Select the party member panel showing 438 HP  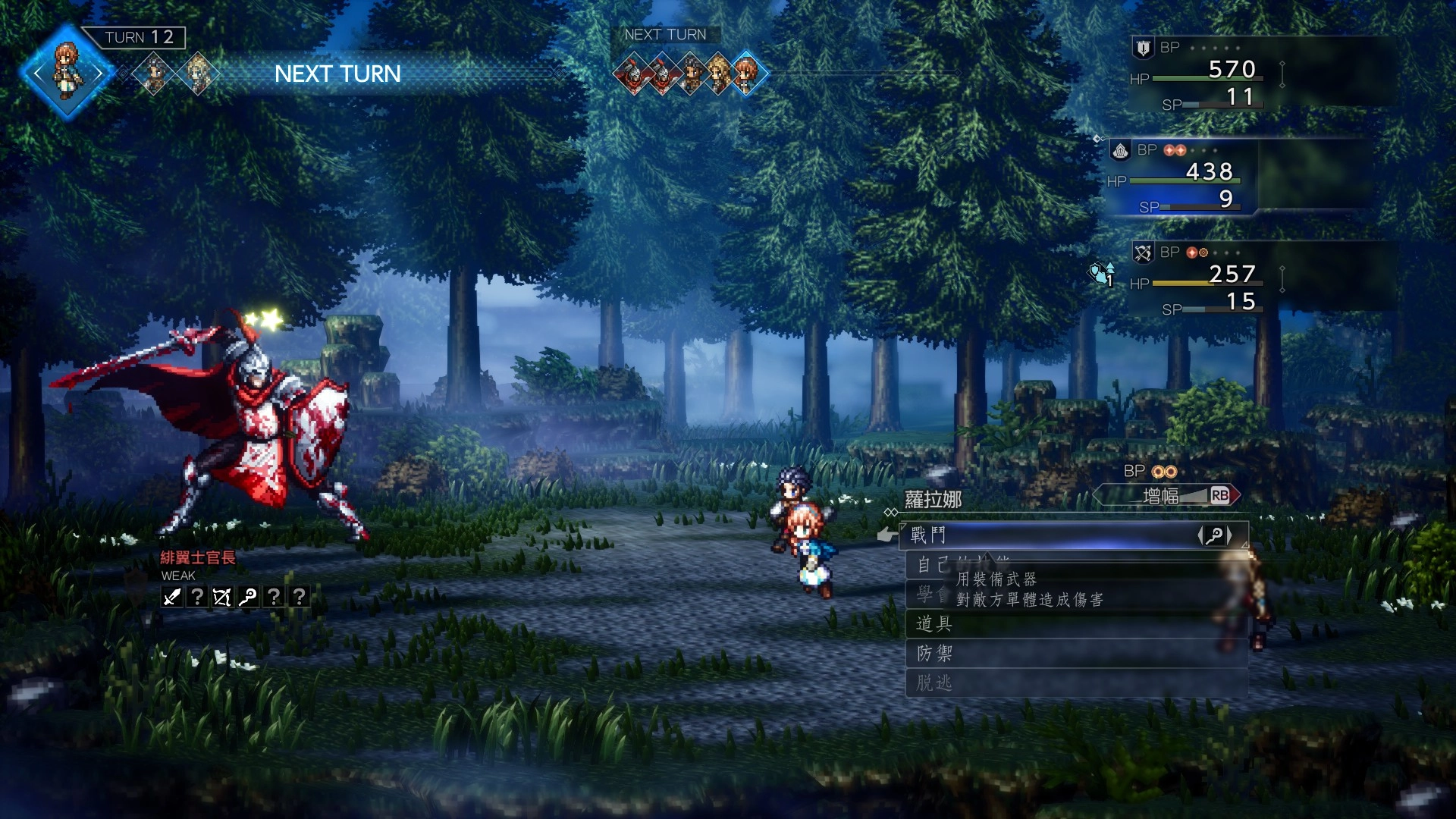click(1183, 177)
